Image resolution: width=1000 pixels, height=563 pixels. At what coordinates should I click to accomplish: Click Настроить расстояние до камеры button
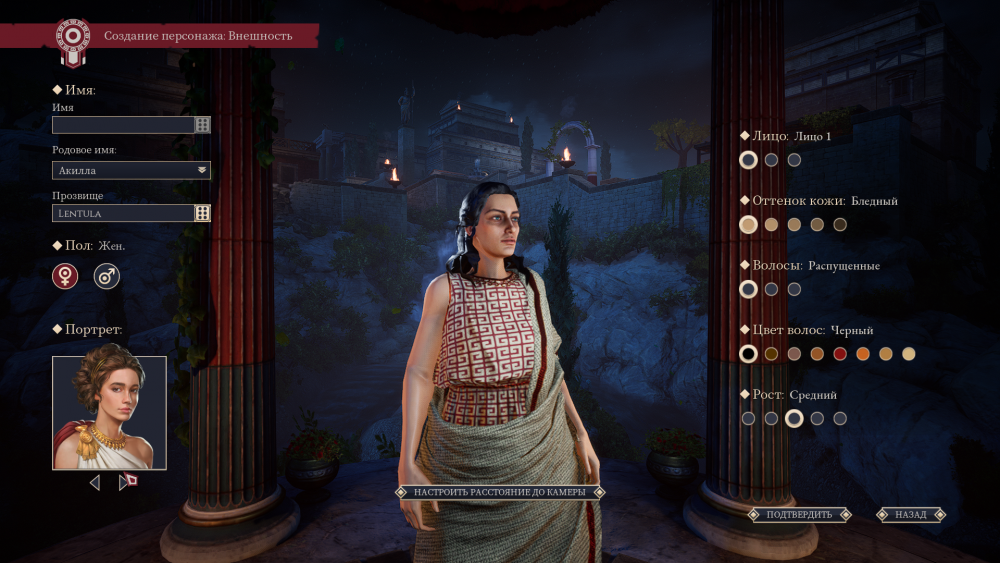pyautogui.click(x=500, y=492)
